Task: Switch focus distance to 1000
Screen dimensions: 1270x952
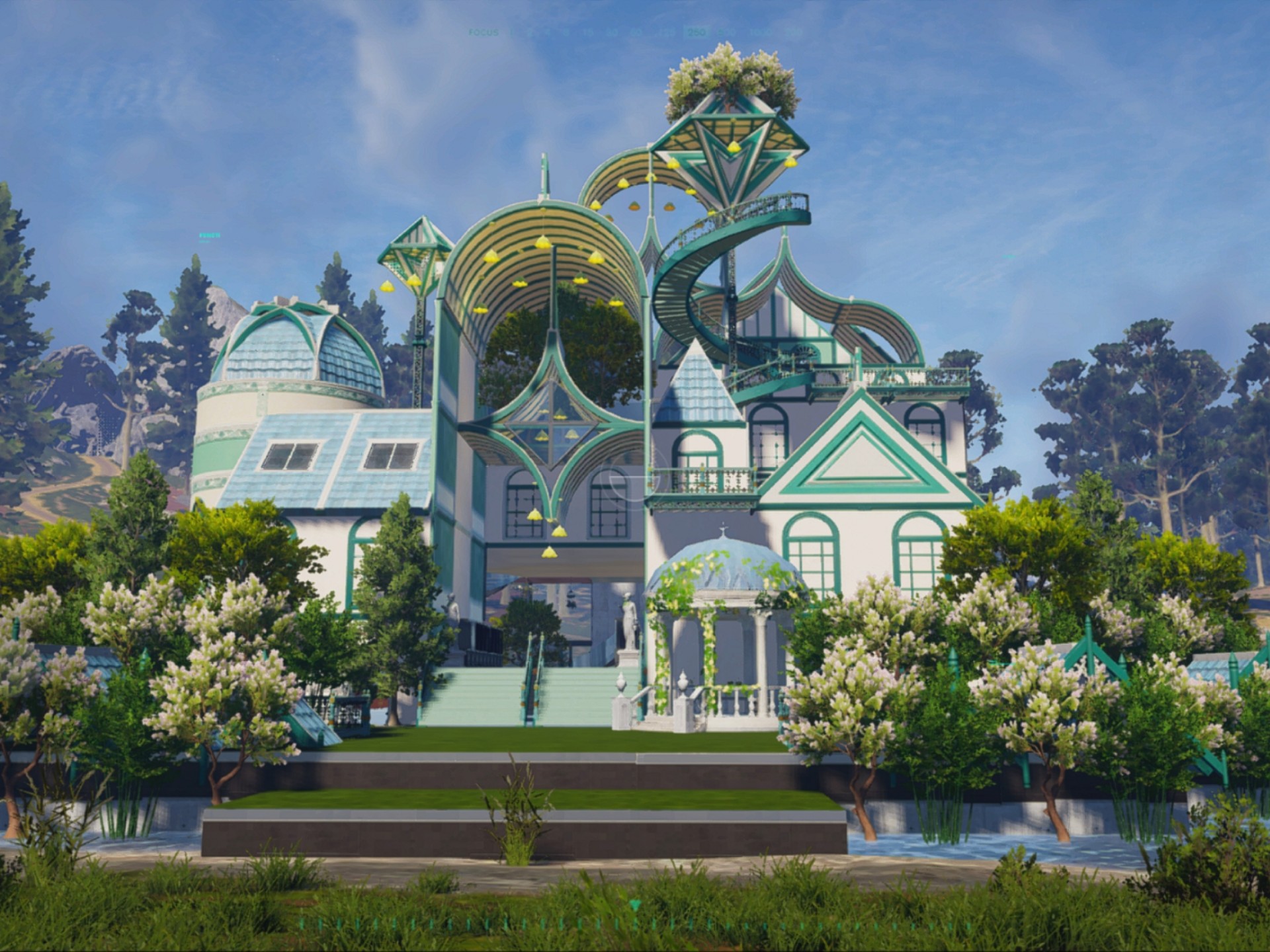Action: click(x=759, y=32)
